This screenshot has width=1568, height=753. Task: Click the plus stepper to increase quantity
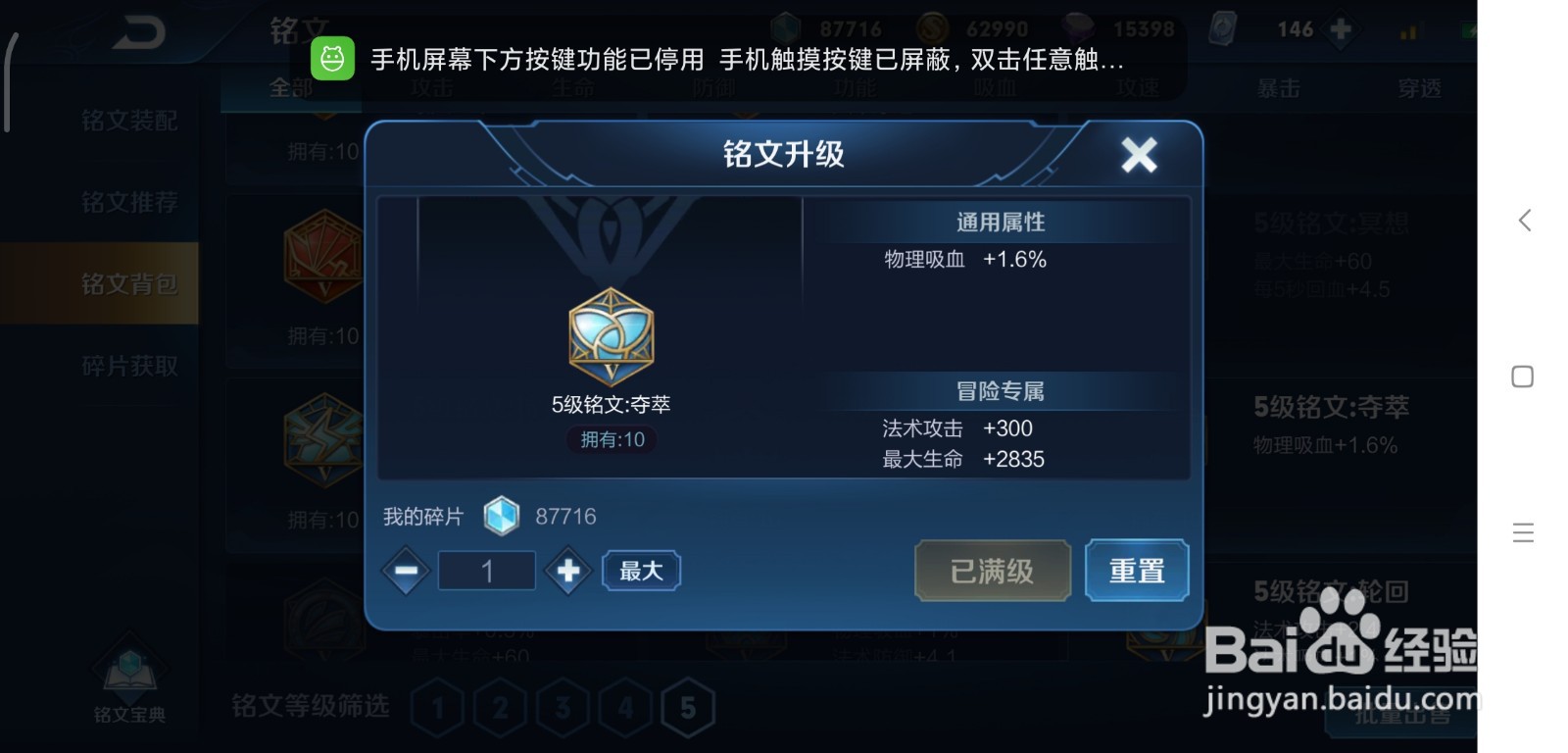click(x=568, y=570)
